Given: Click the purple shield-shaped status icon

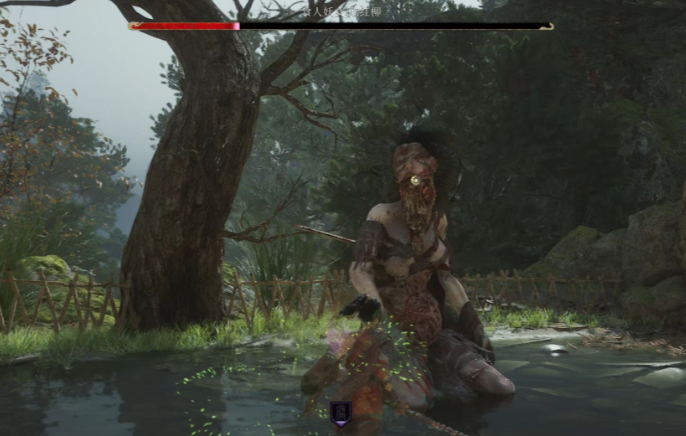Looking at the screenshot, I should 341,413.
